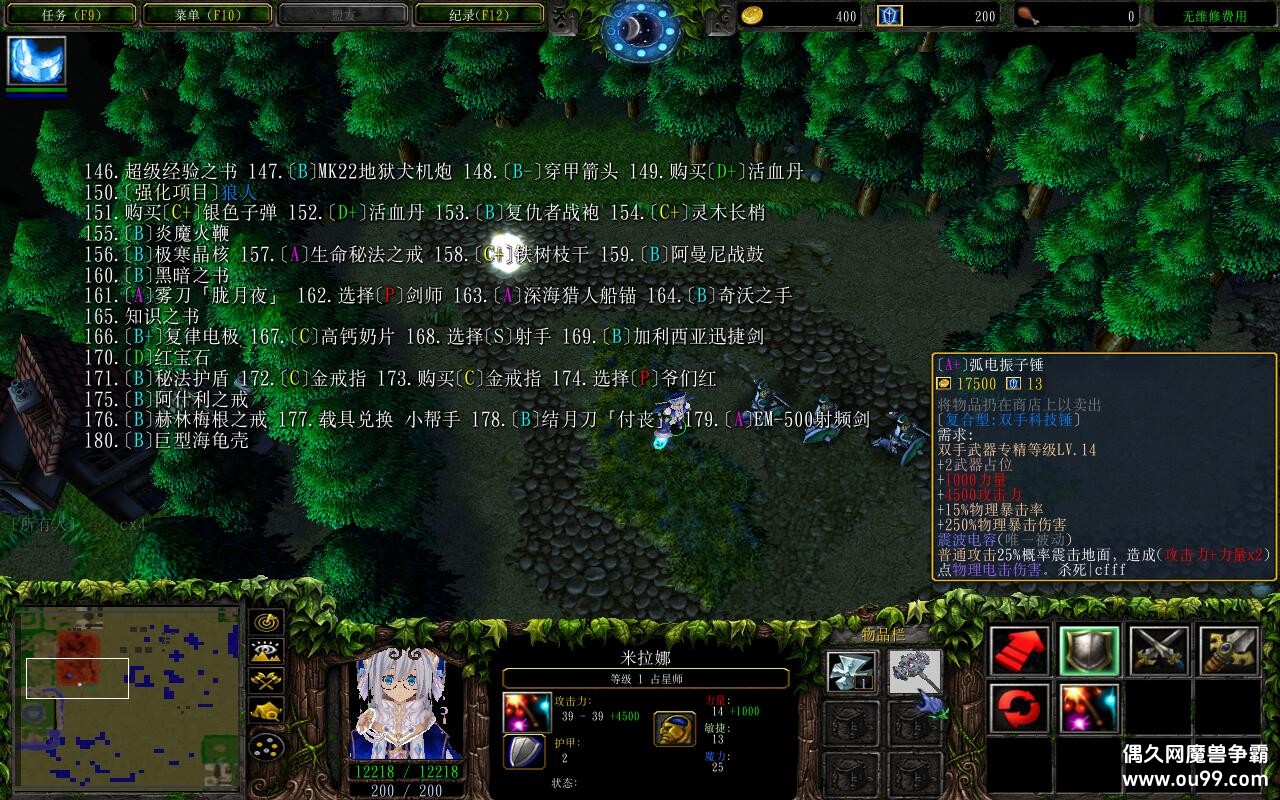The width and height of the screenshot is (1280, 800).
Task: Click the 米拉娜 hero portrait
Action: (x=405, y=705)
